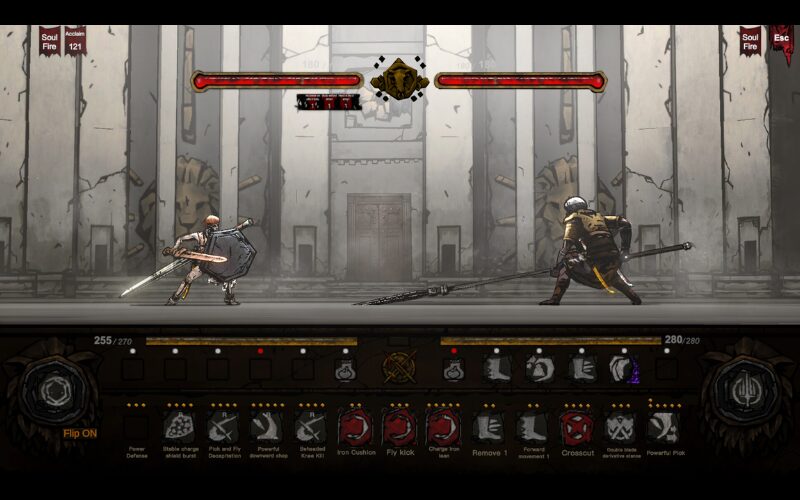Select the Powerful downward chop skill

pos(266,428)
